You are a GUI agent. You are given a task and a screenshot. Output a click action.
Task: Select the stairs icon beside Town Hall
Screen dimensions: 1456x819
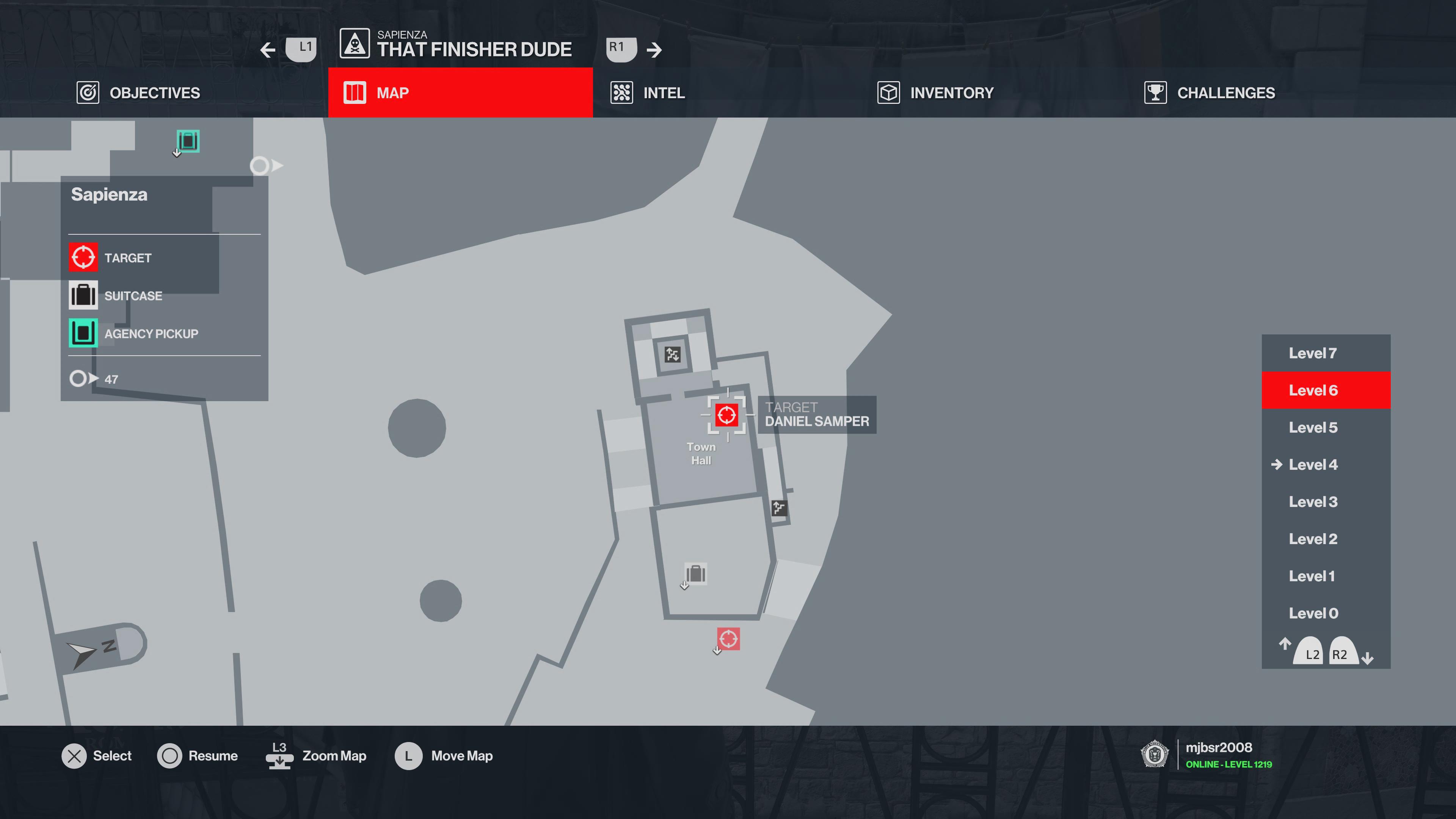[779, 508]
